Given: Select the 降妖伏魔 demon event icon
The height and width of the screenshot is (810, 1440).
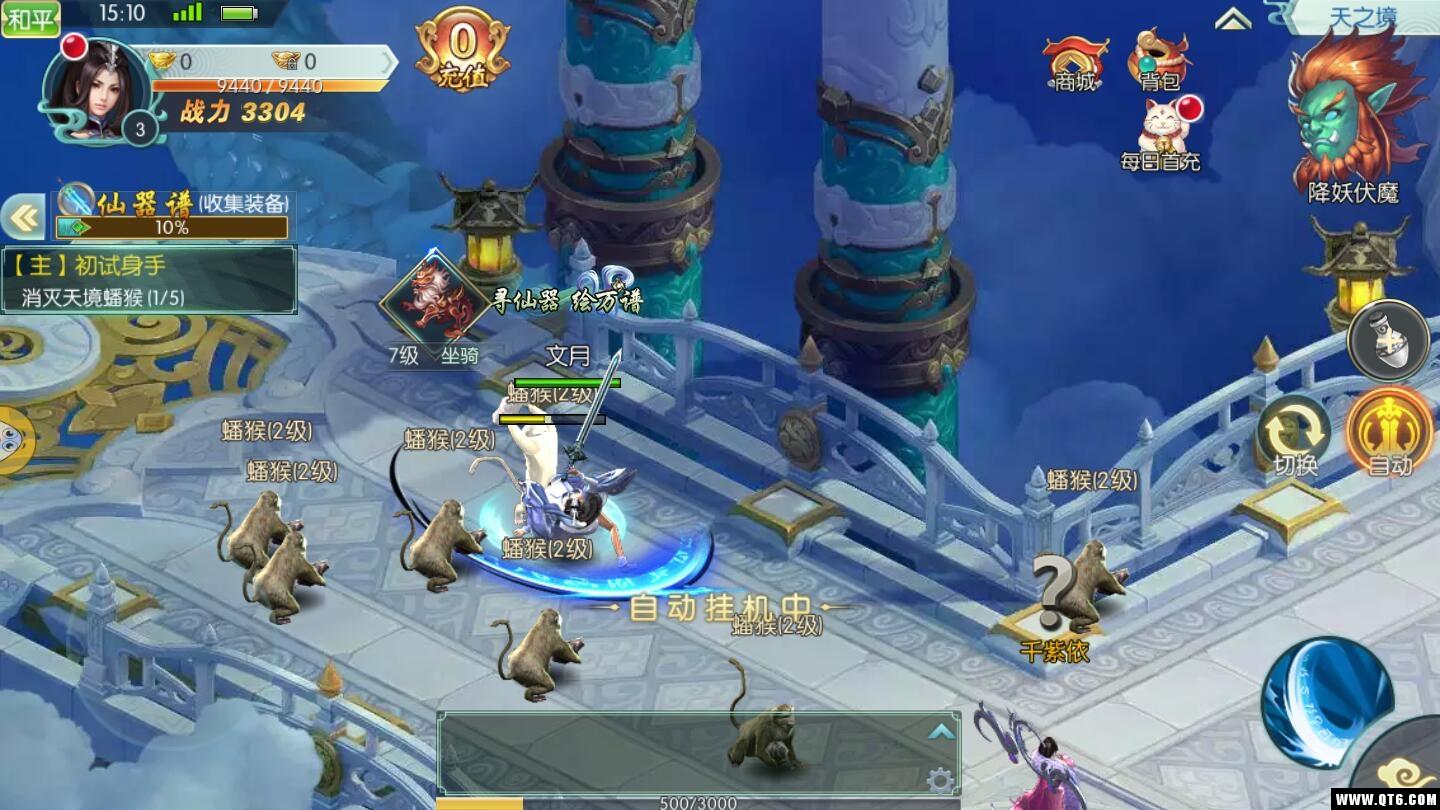Looking at the screenshot, I should (x=1353, y=115).
